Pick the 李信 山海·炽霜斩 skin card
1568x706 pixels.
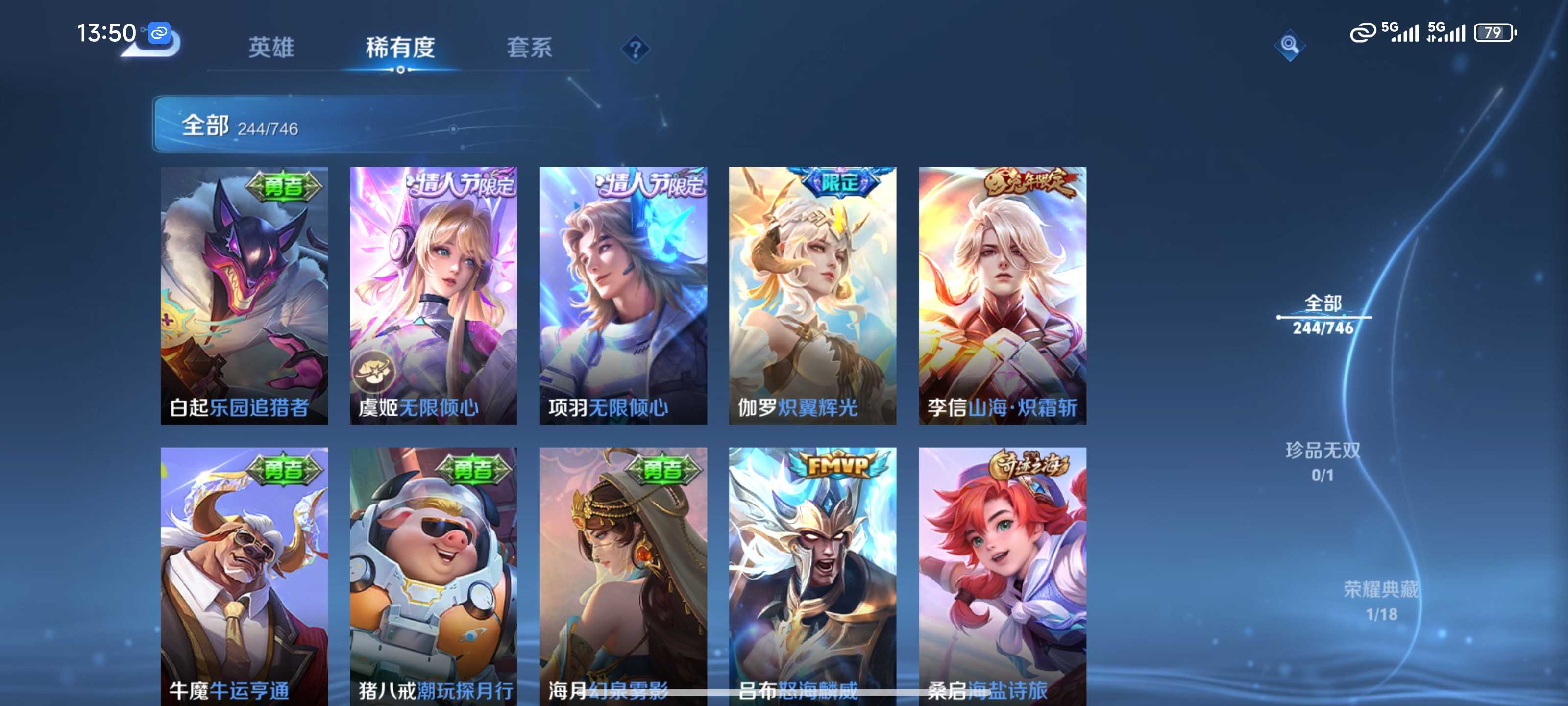[1003, 296]
